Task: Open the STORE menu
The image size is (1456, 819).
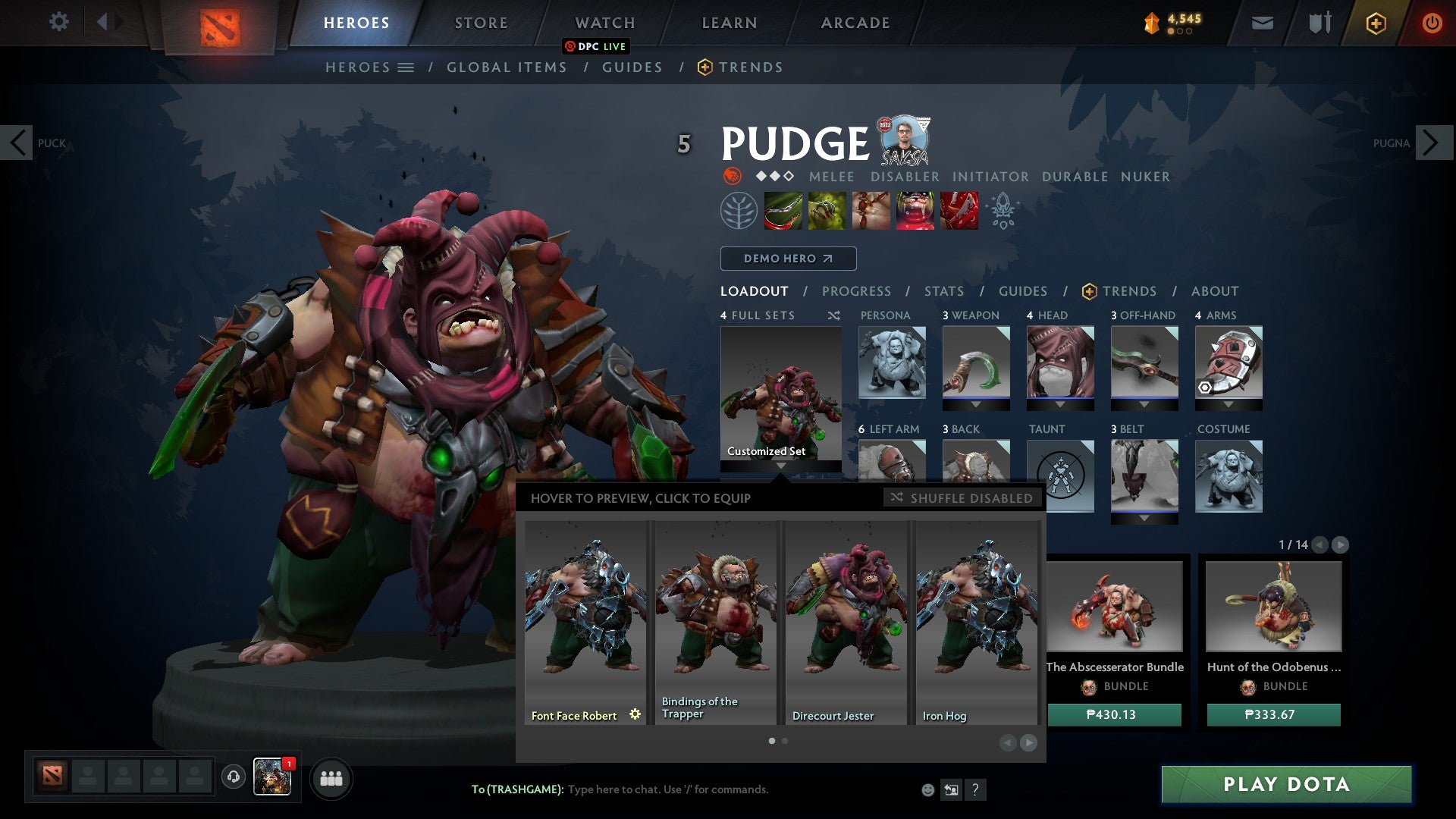Action: tap(480, 22)
